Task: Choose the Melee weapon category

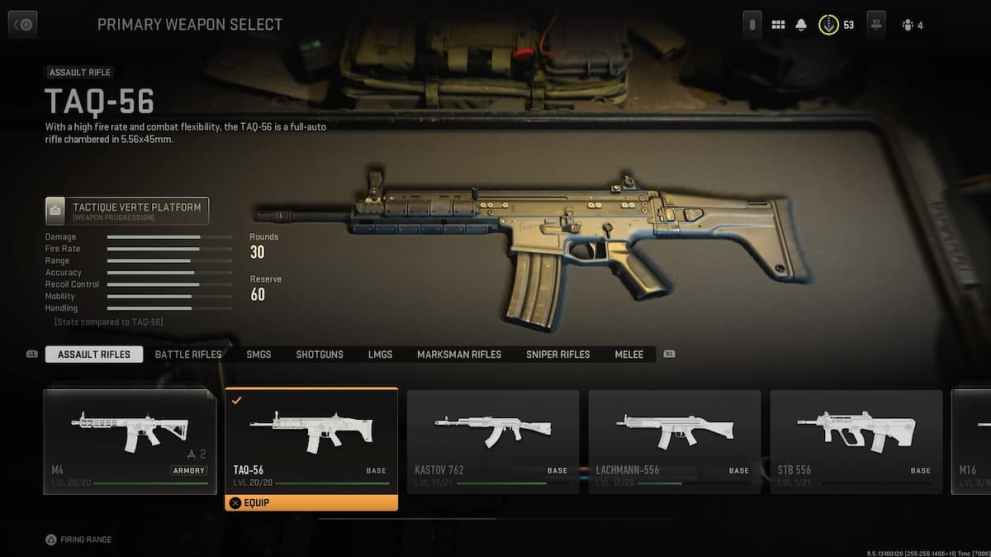Action: click(629, 354)
